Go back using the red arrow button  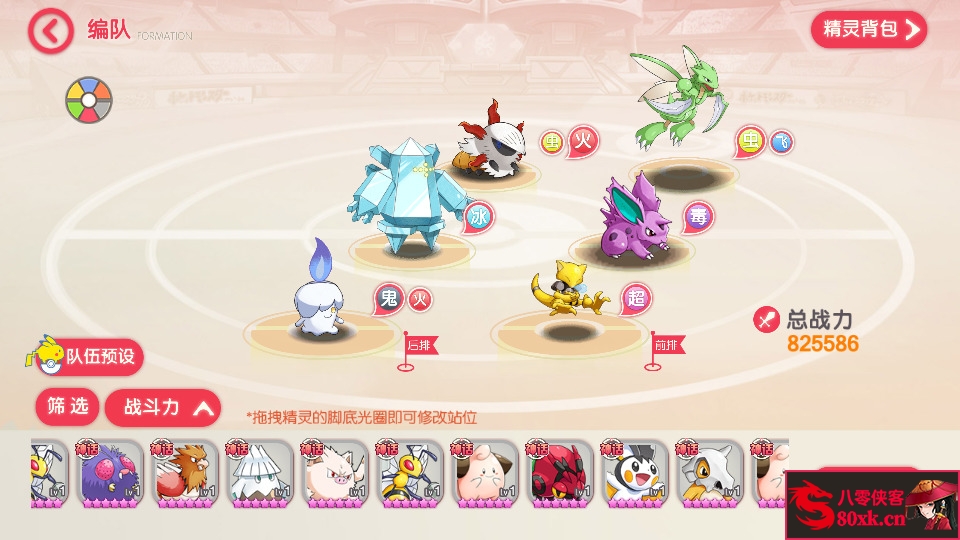tap(50, 31)
